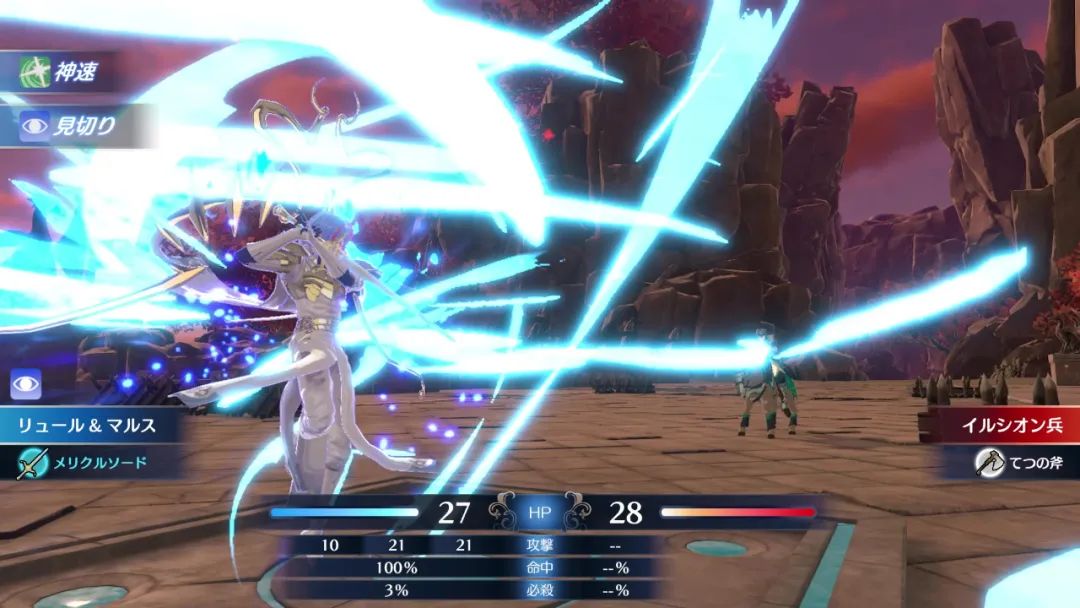
Task: Click the 見切り skill banner
Action: click(x=72, y=126)
